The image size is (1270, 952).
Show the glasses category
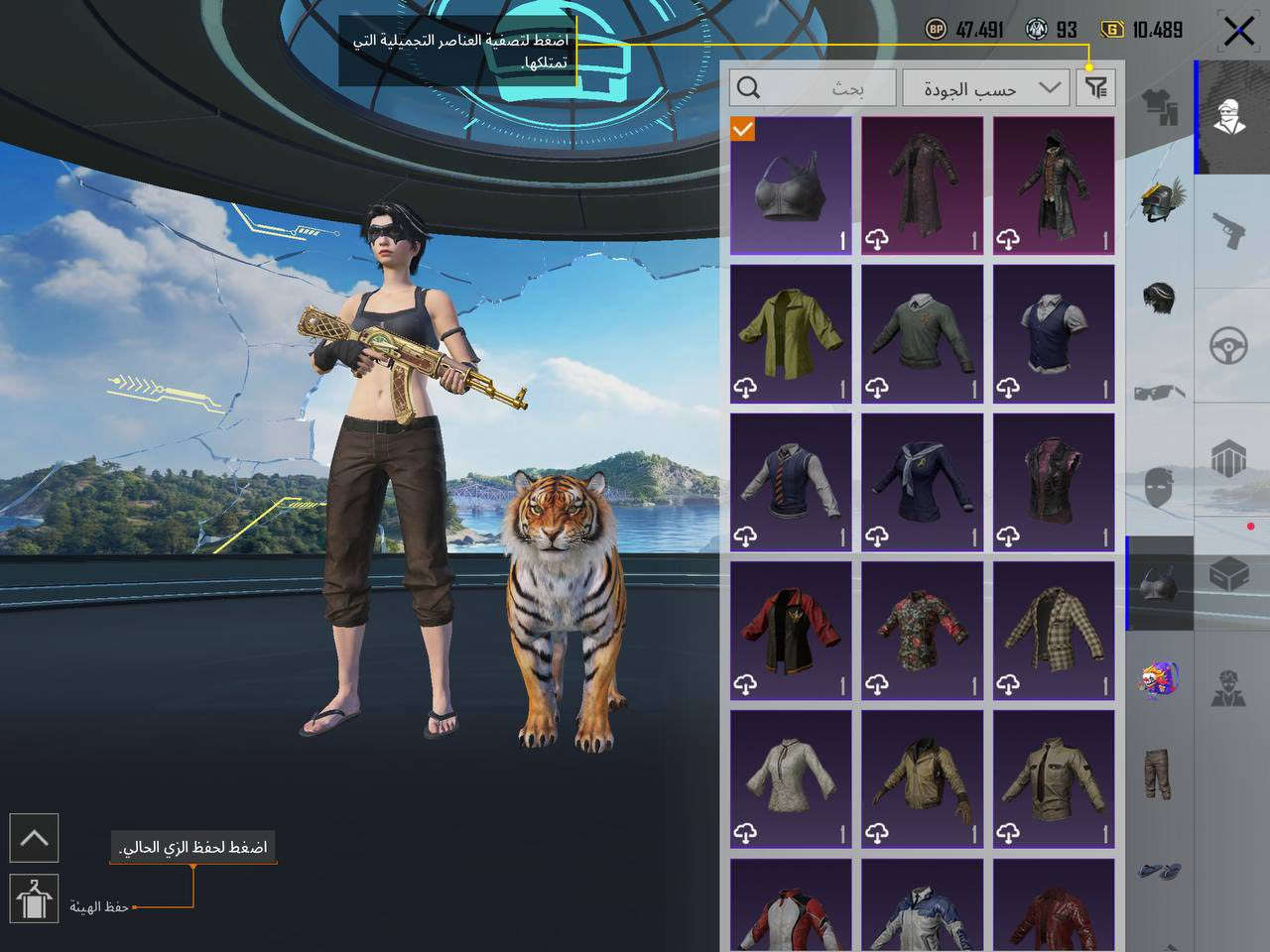(1160, 392)
